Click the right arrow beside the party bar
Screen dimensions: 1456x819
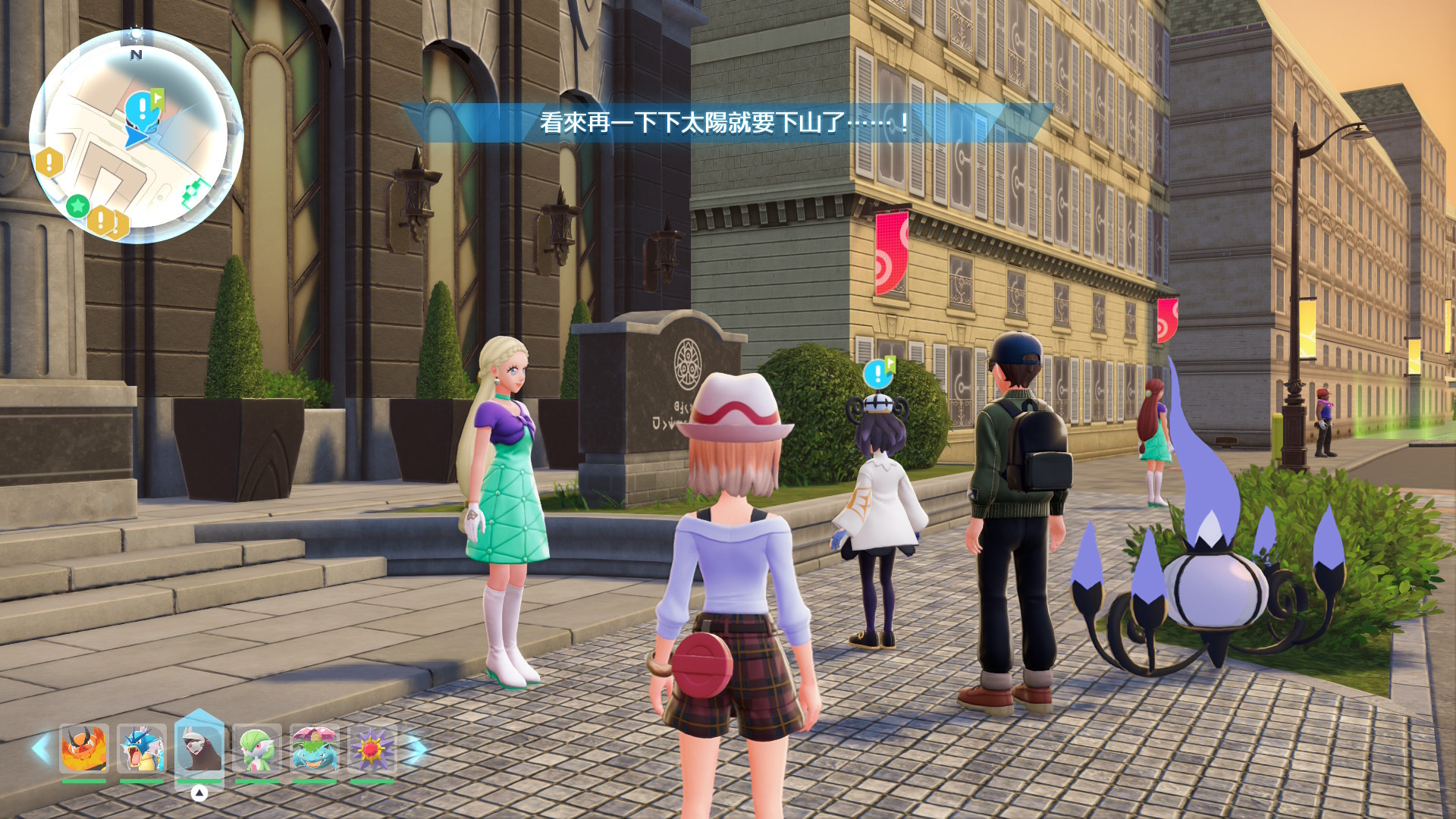[x=416, y=748]
